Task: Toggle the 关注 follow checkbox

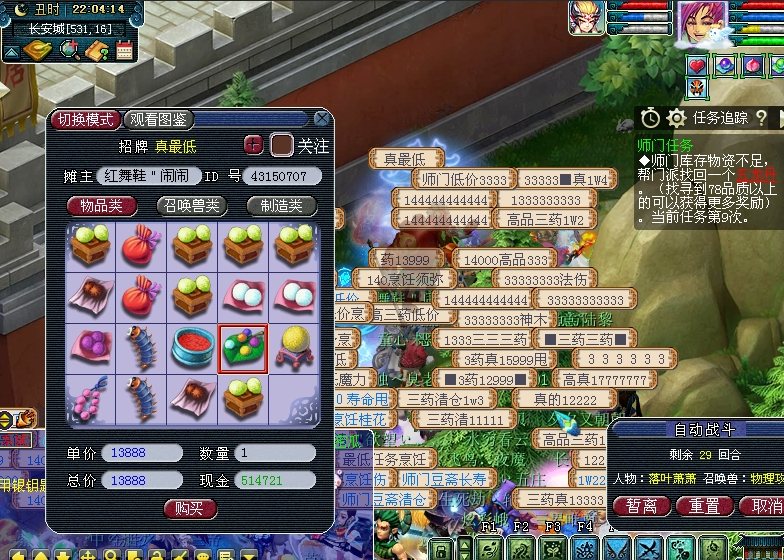Action: 283,145
